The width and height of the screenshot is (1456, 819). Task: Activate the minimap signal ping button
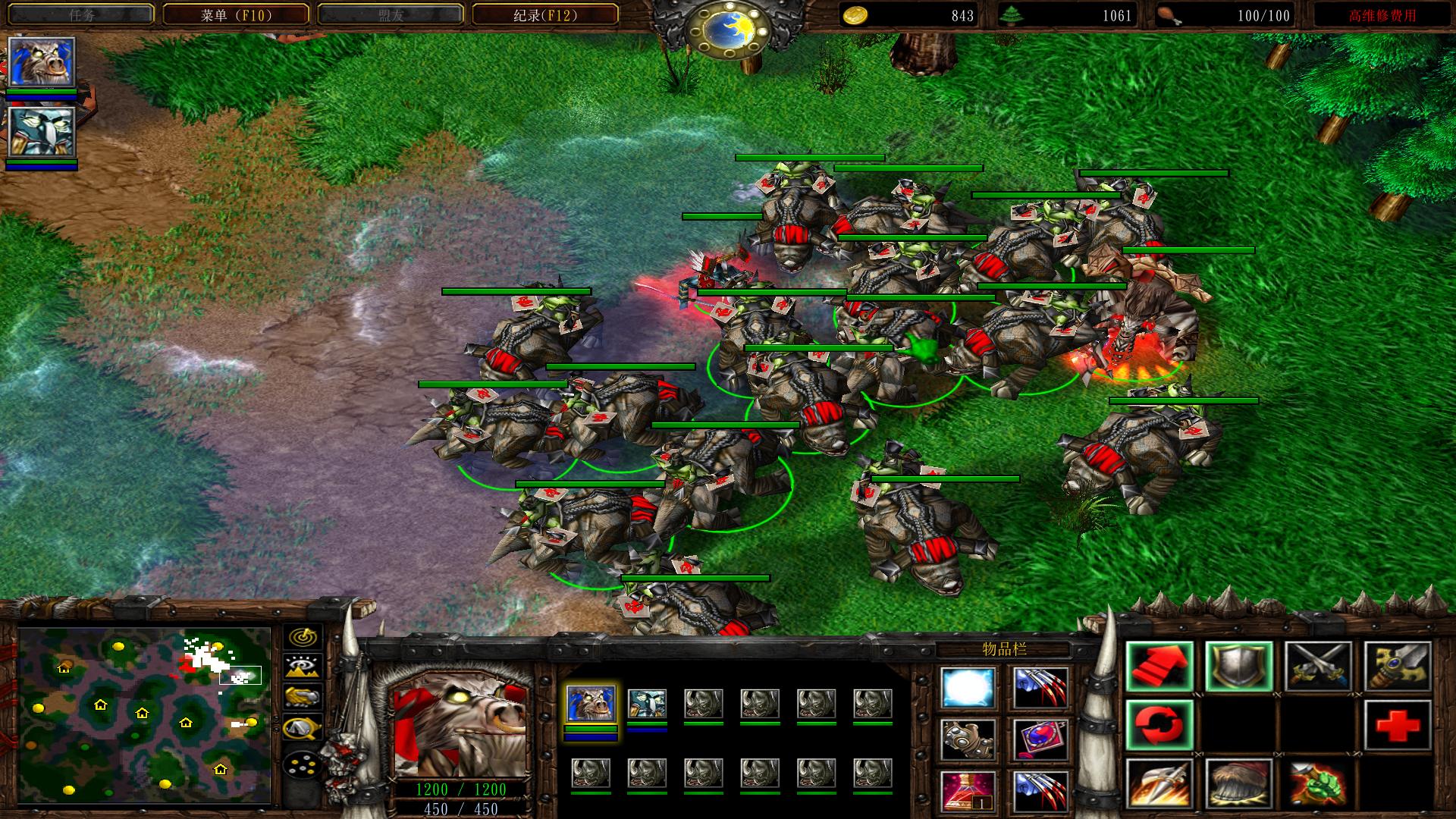click(x=303, y=637)
